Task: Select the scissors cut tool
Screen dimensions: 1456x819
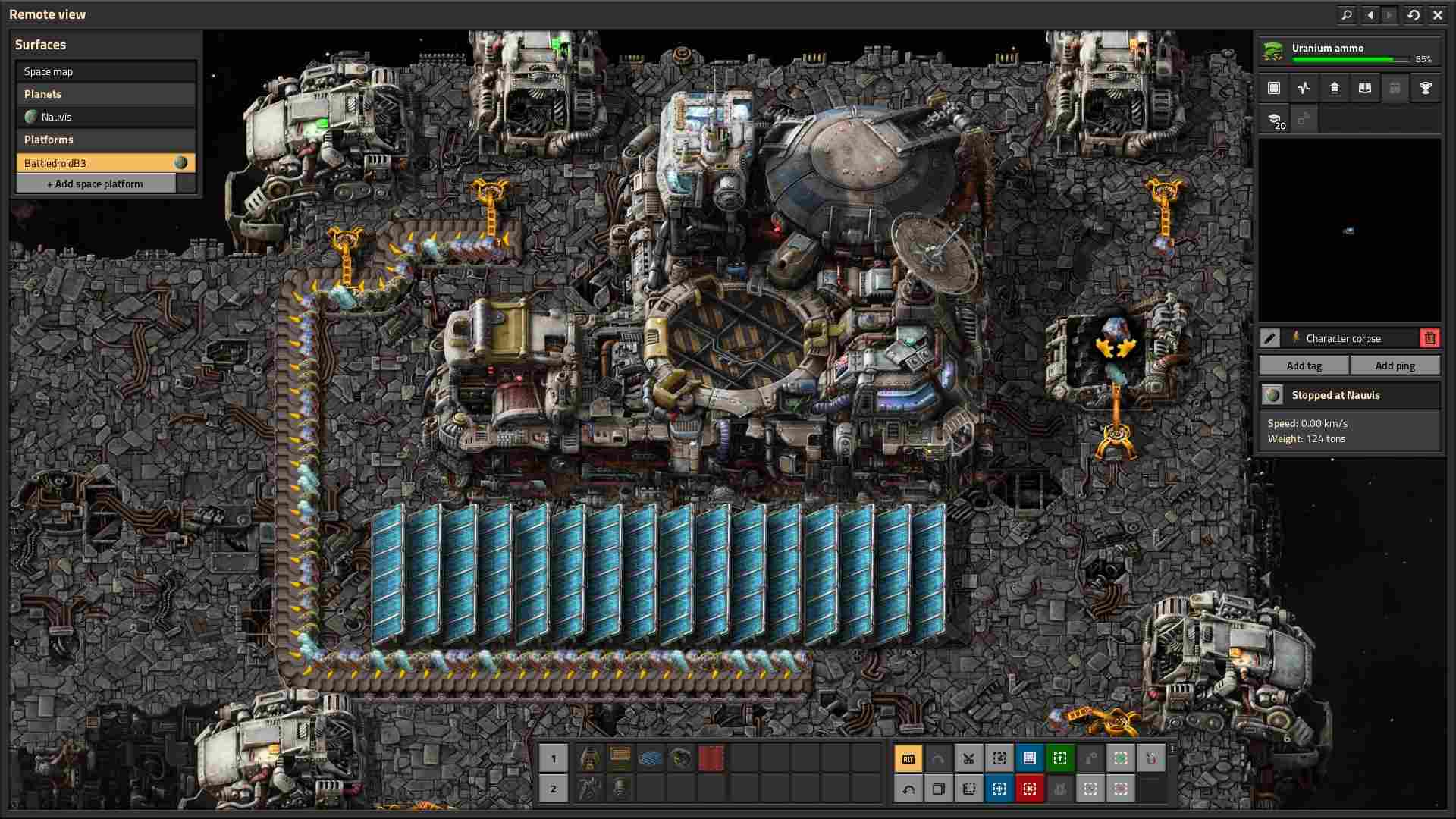Action: point(968,758)
